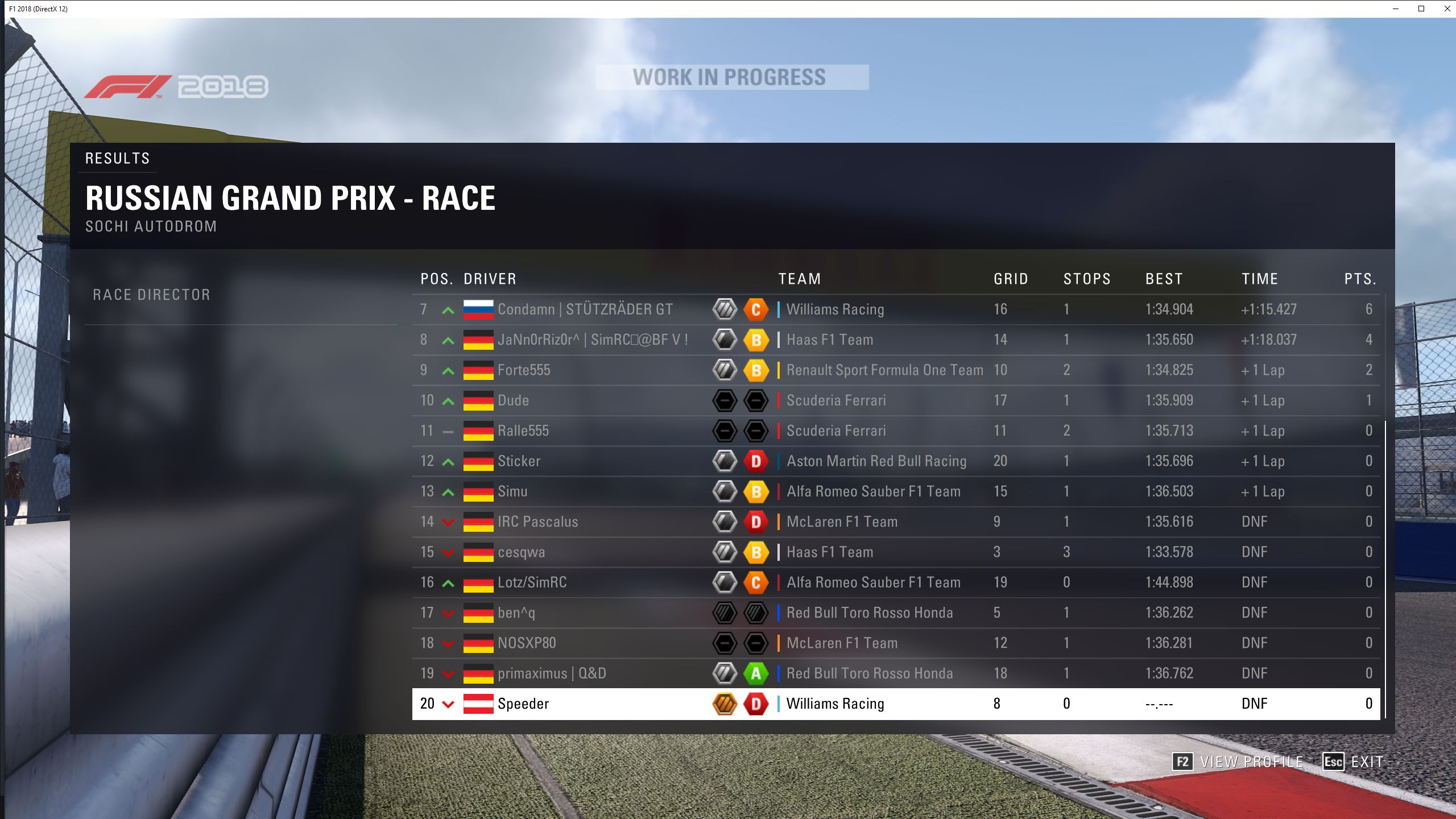Image resolution: width=1456 pixels, height=819 pixels.
Task: Choose Simu's row in the results
Action: [x=512, y=491]
